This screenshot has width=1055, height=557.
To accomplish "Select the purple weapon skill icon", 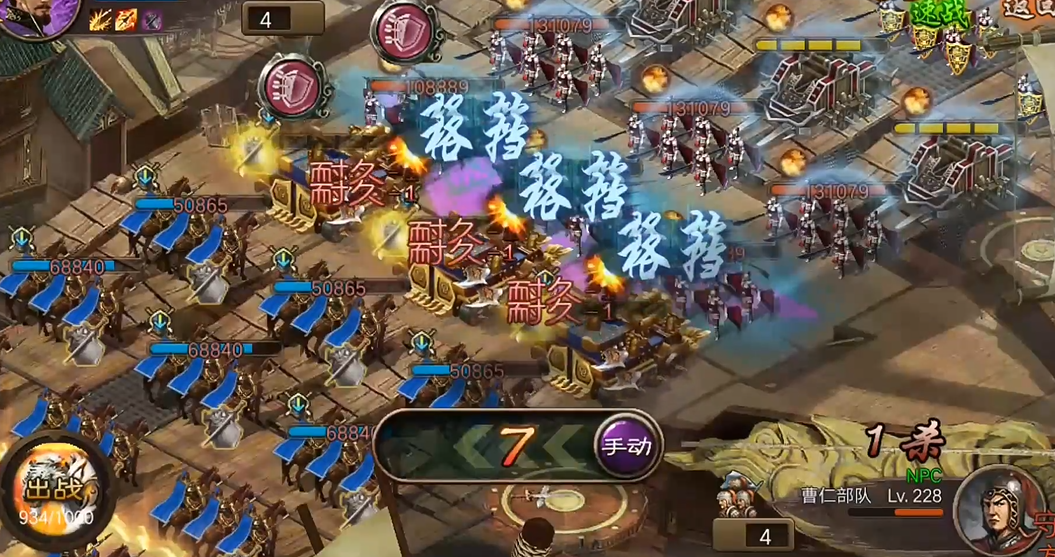I will (x=152, y=19).
